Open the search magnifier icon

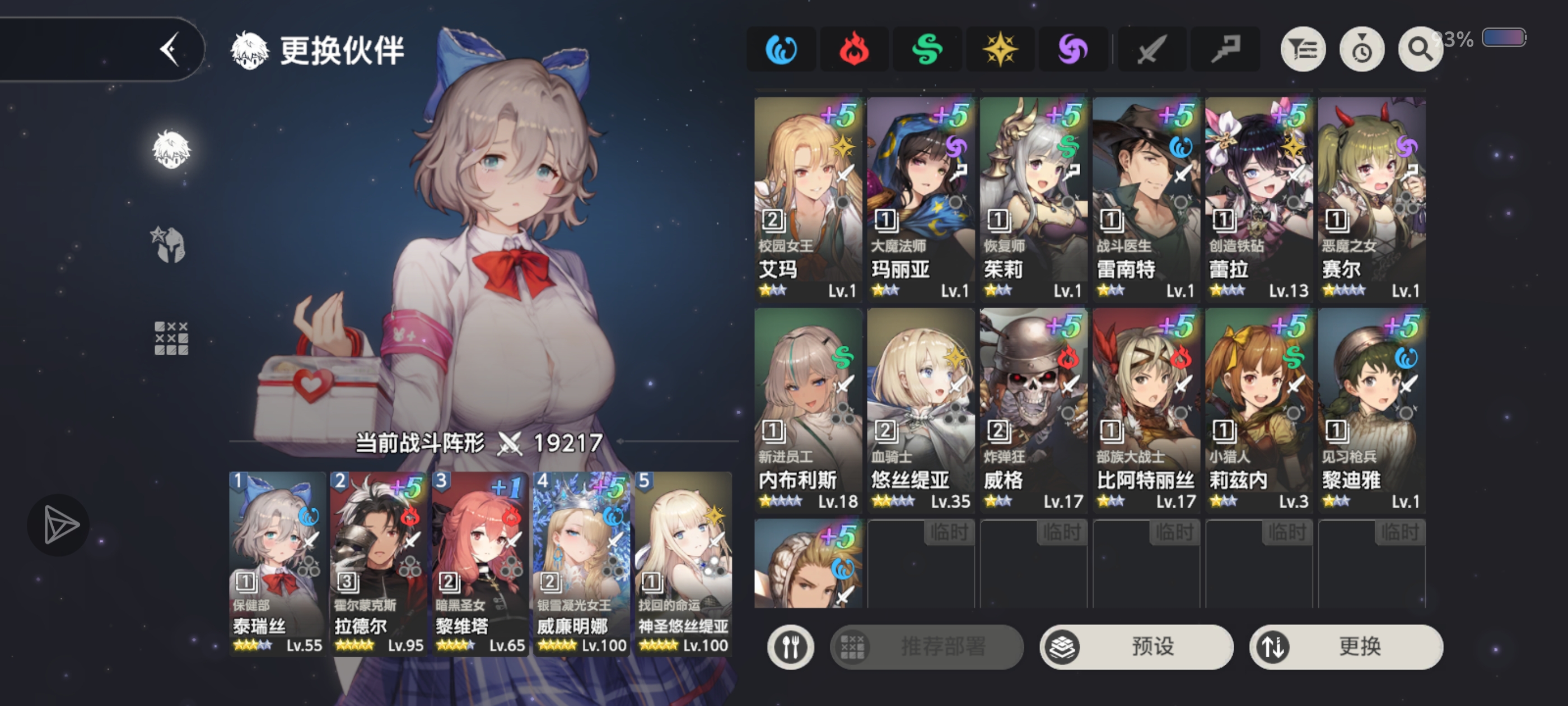click(x=1420, y=49)
